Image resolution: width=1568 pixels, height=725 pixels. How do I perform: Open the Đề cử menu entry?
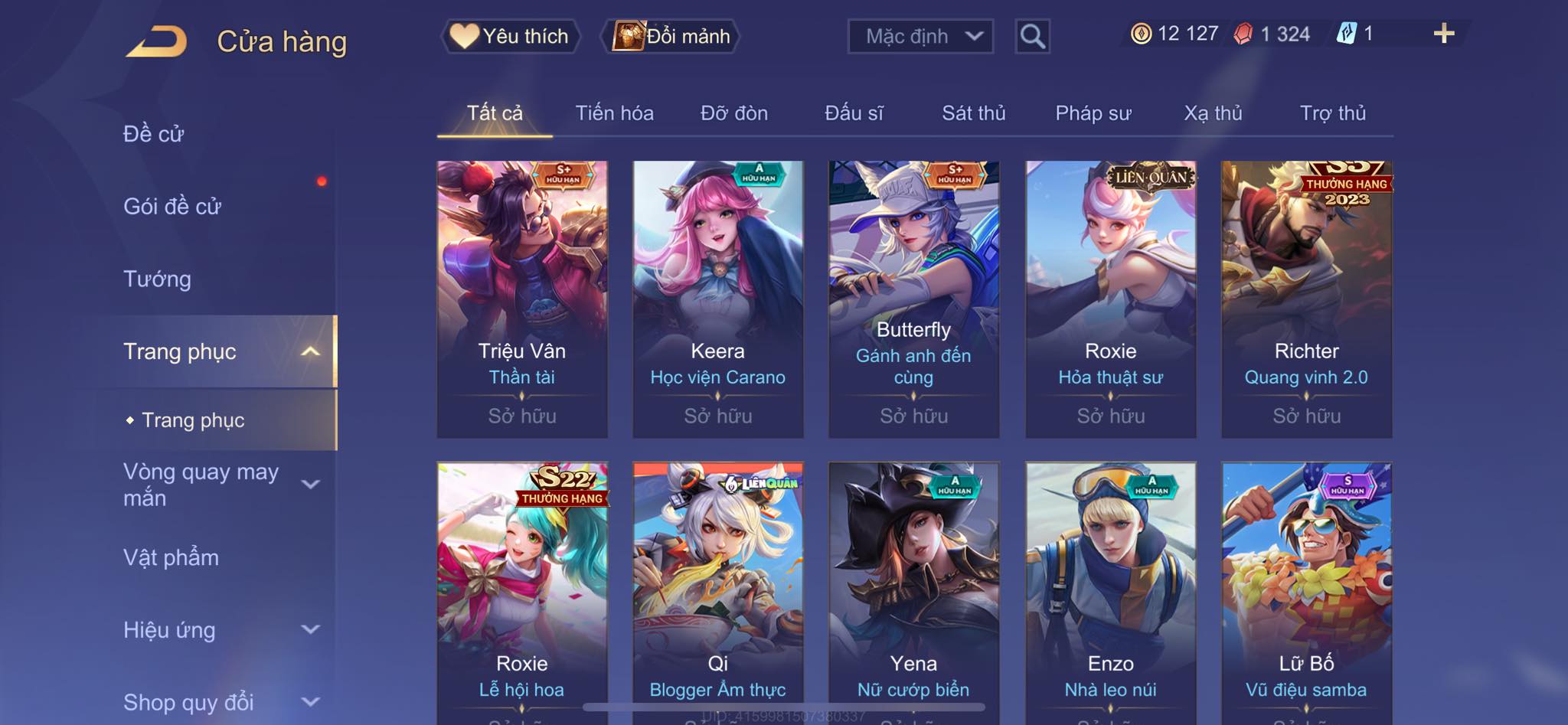(154, 134)
